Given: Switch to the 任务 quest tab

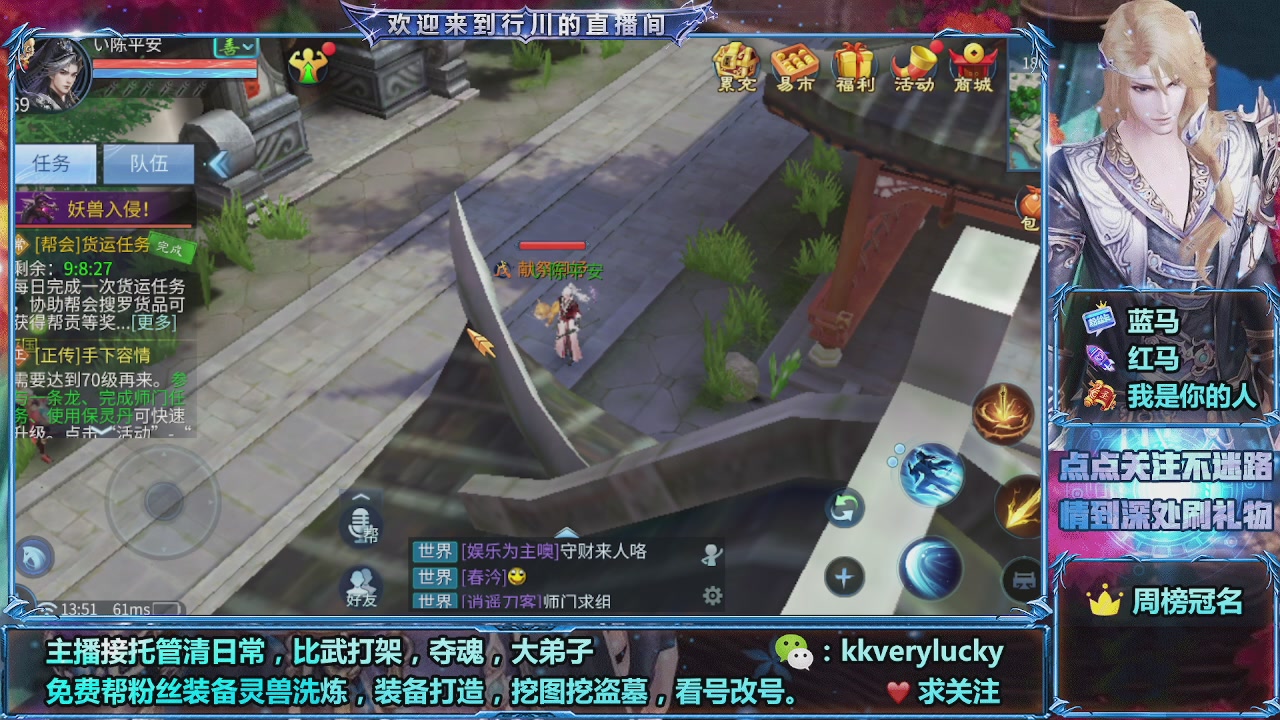Looking at the screenshot, I should [x=51, y=163].
